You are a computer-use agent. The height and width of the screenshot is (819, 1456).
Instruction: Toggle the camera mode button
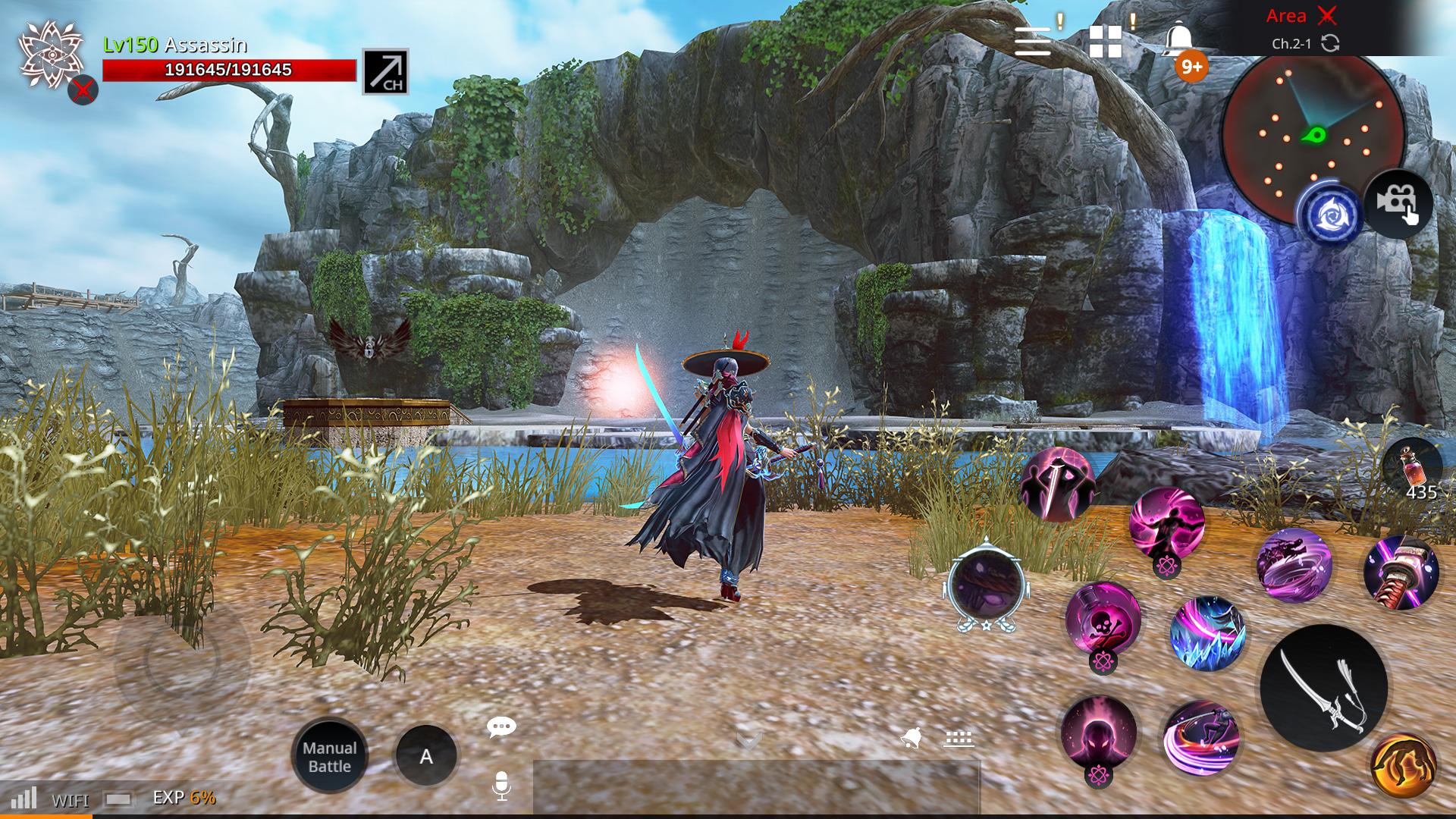[x=1398, y=203]
